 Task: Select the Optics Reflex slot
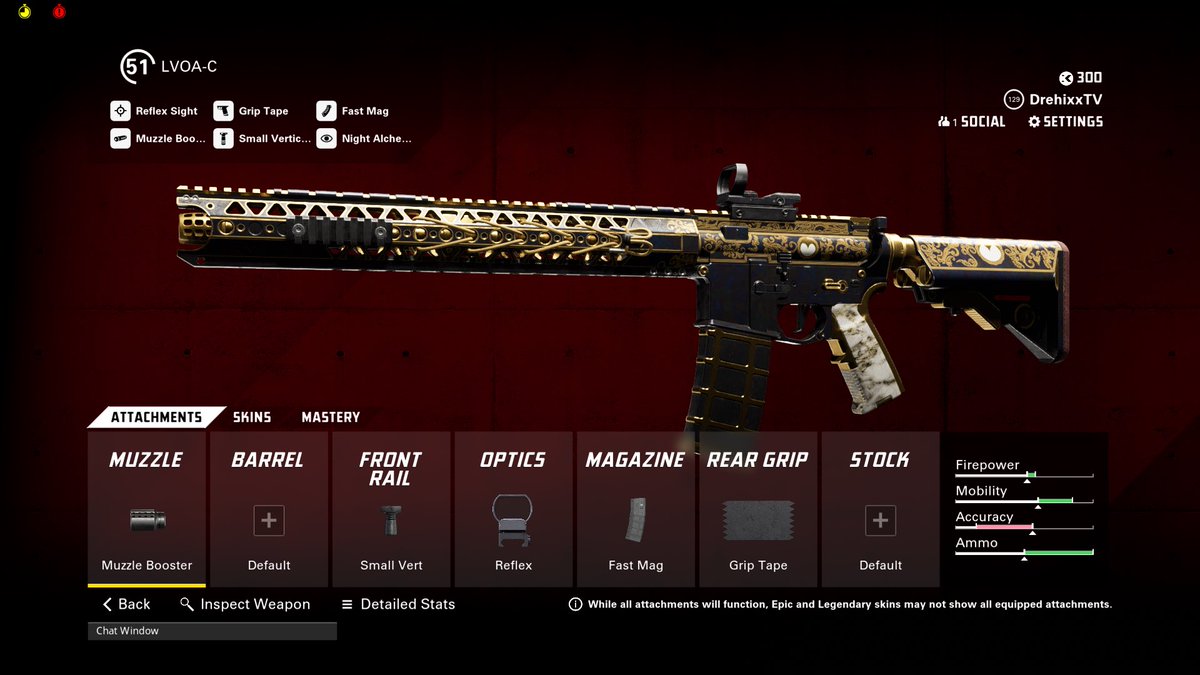[513, 509]
